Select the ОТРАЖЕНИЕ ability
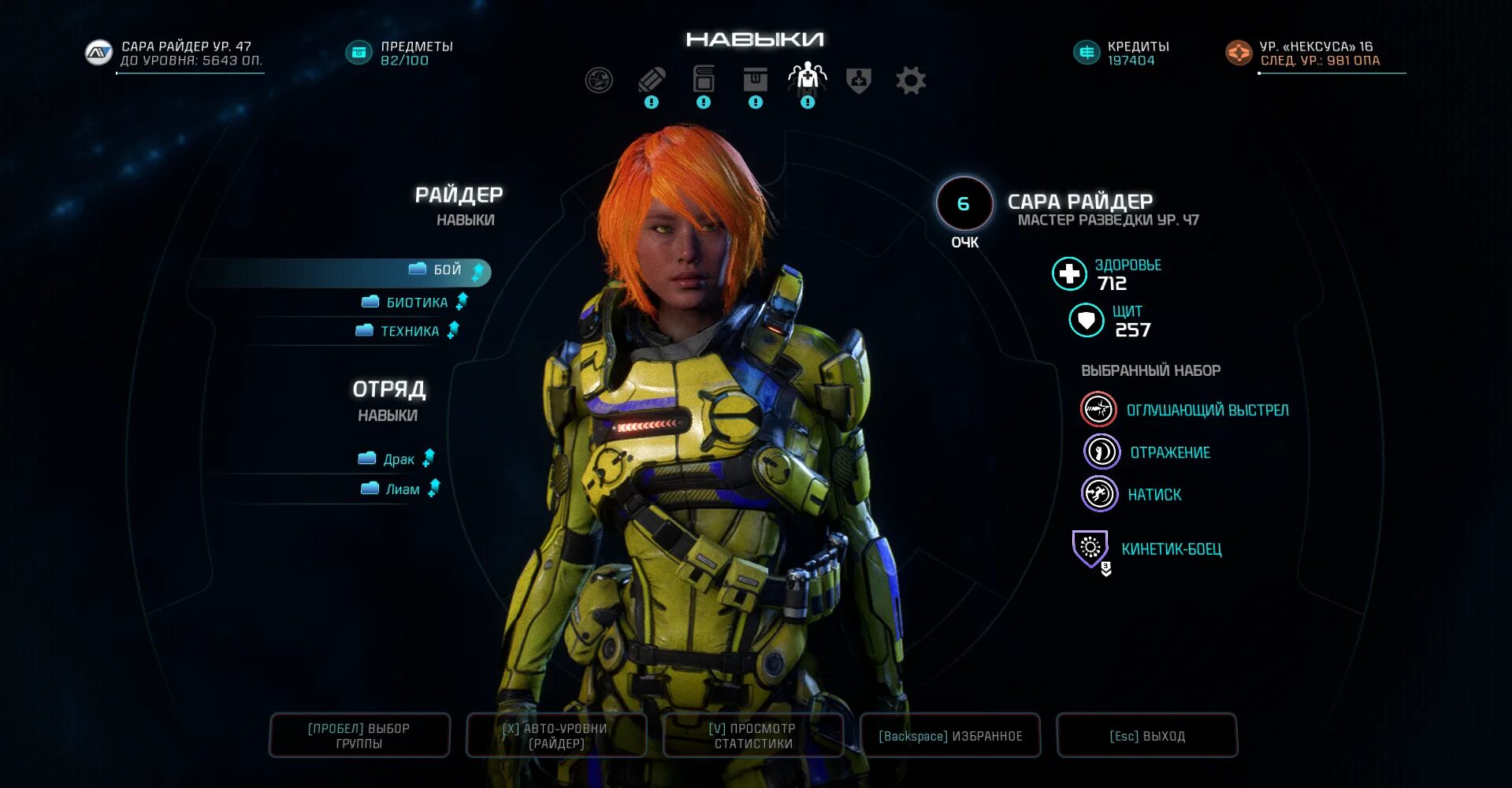 [1169, 453]
